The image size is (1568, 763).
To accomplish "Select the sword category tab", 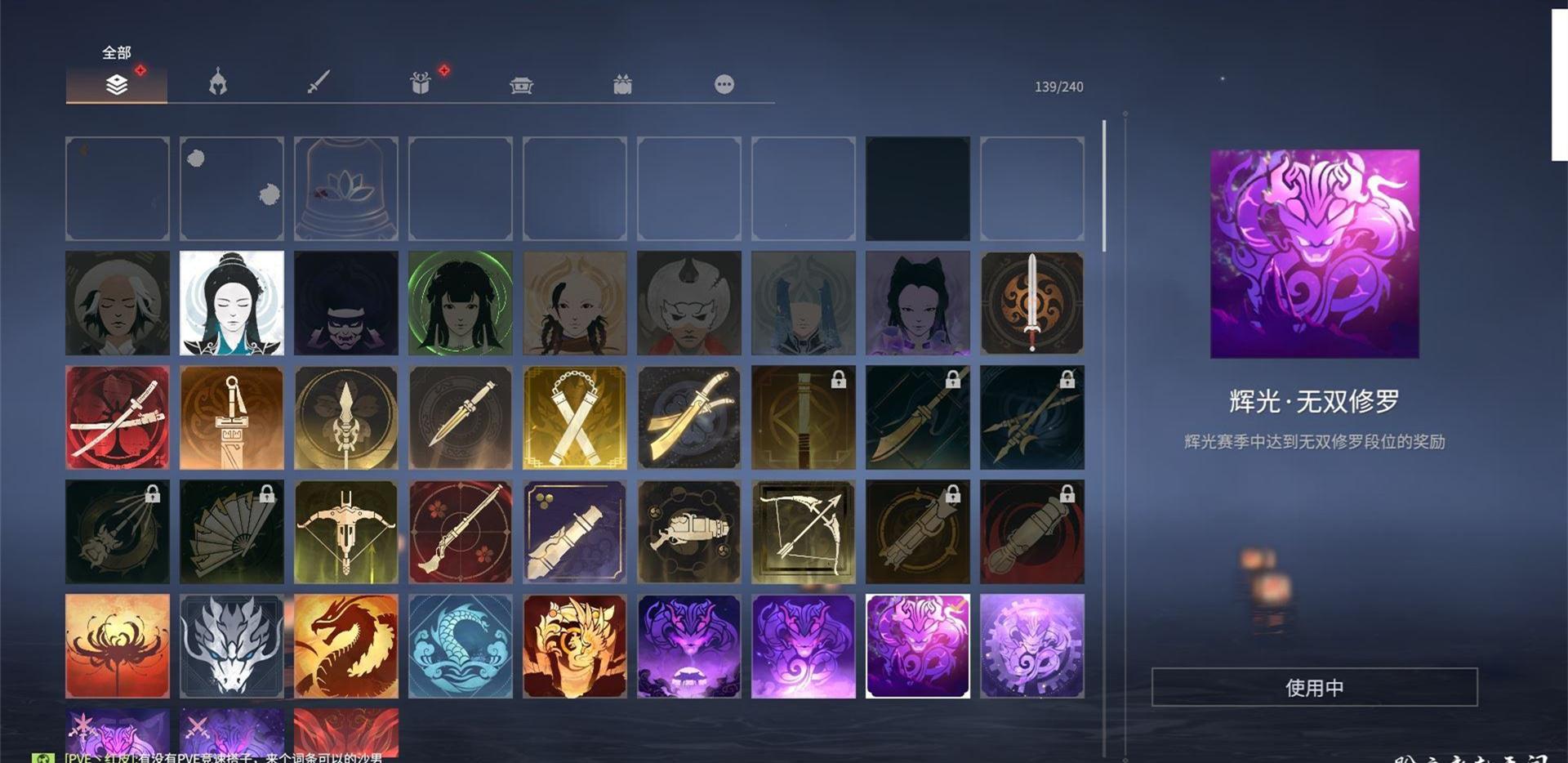I will 318,83.
